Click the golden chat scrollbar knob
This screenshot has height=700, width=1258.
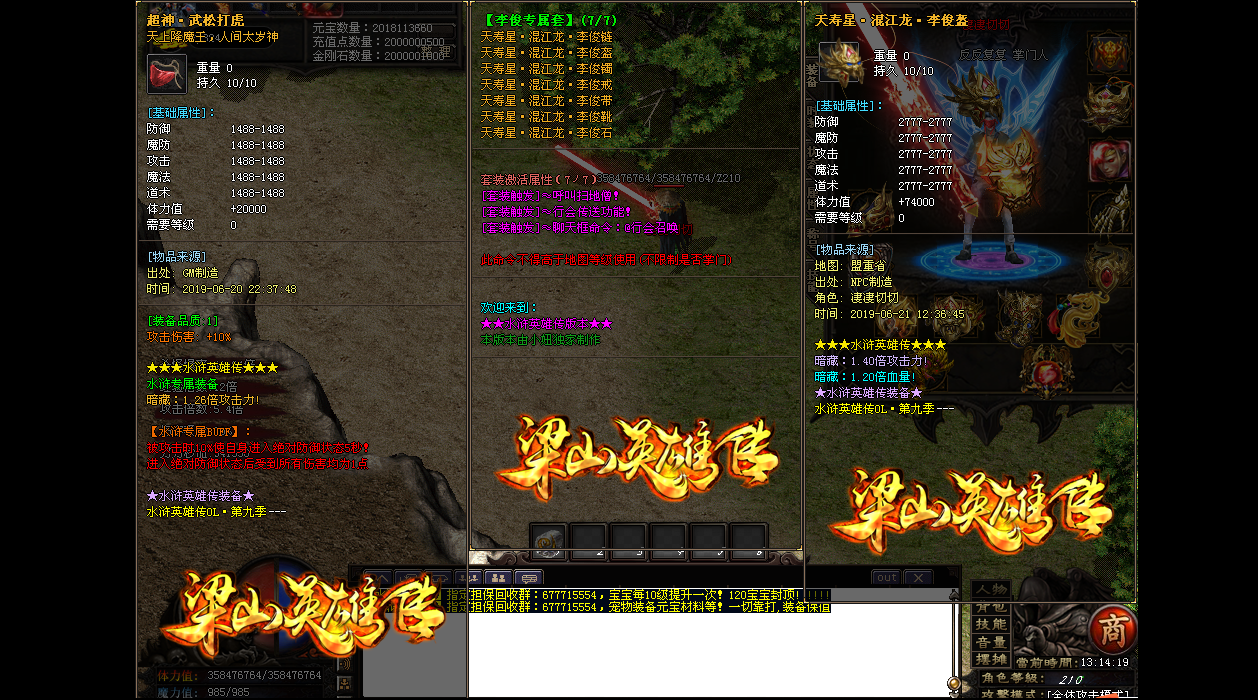coord(953,683)
